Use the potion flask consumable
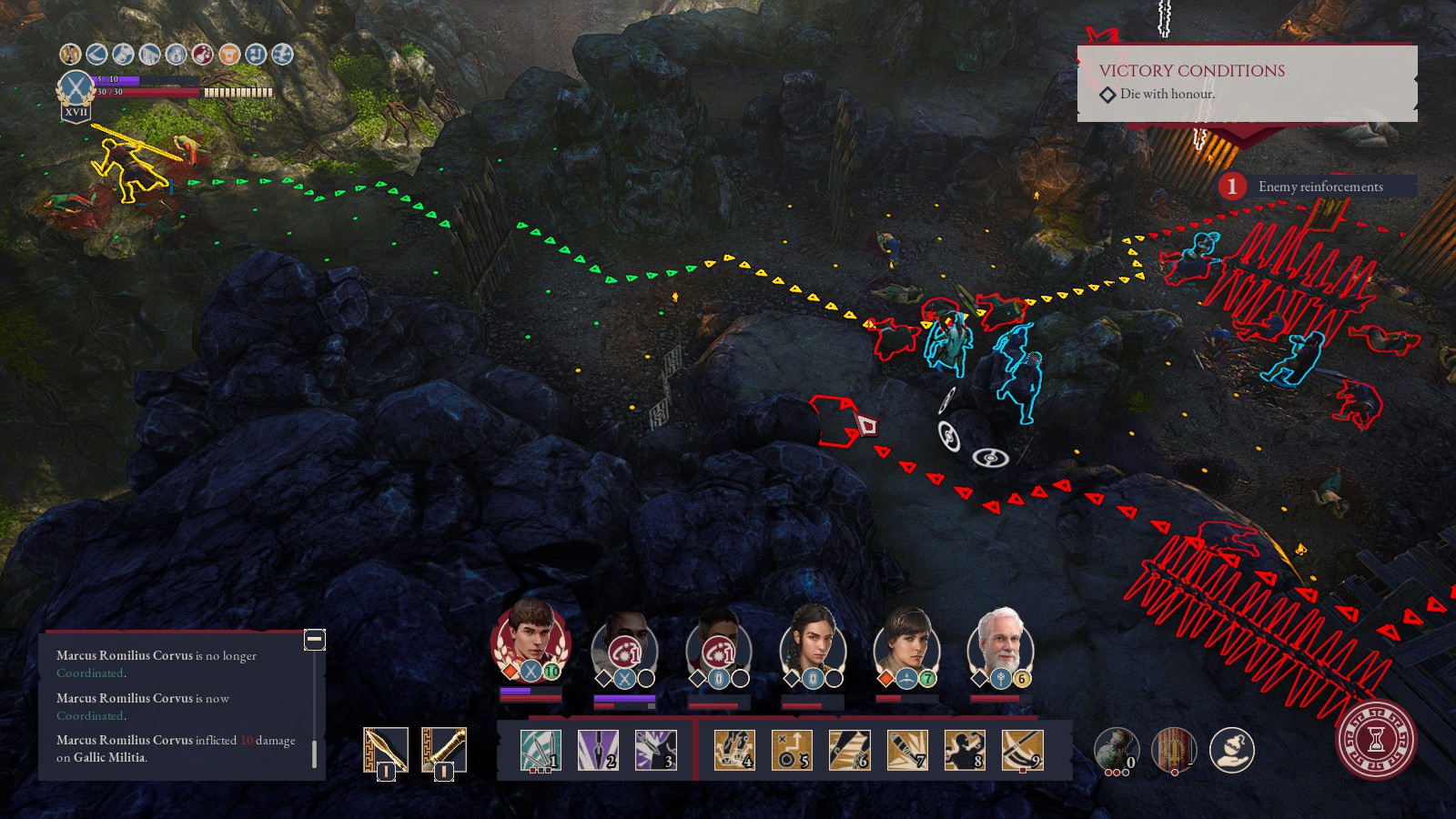Viewport: 1456px width, 819px height. tap(1117, 750)
